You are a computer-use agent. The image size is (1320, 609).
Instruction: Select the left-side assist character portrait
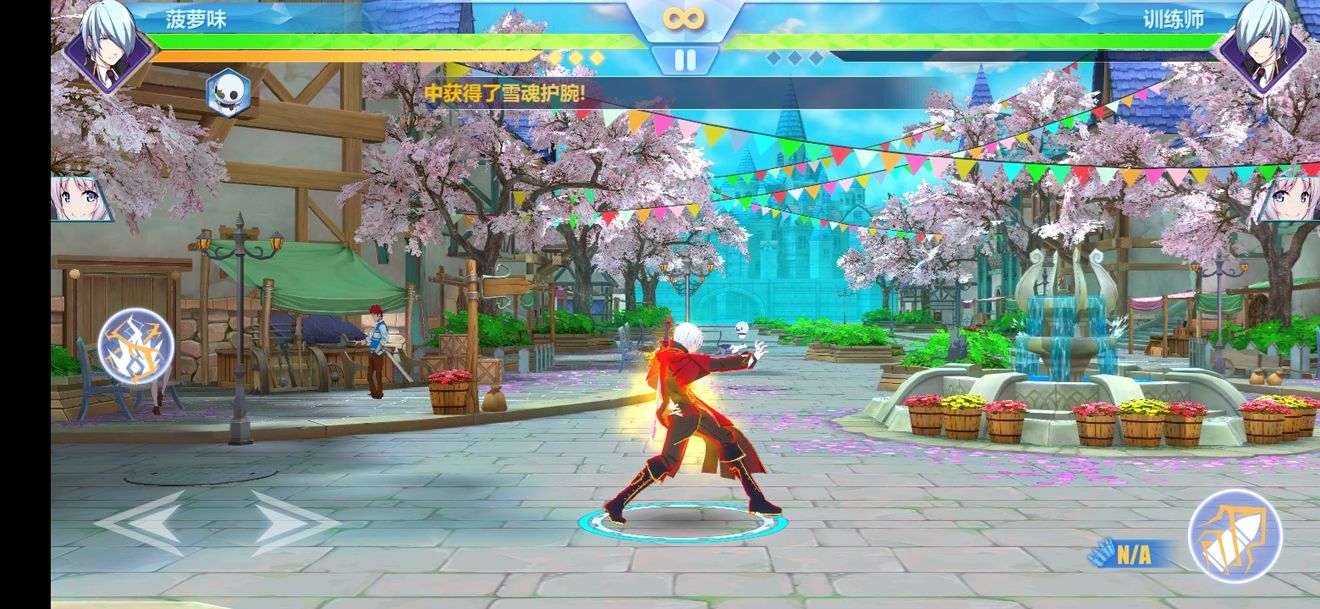click(x=80, y=199)
